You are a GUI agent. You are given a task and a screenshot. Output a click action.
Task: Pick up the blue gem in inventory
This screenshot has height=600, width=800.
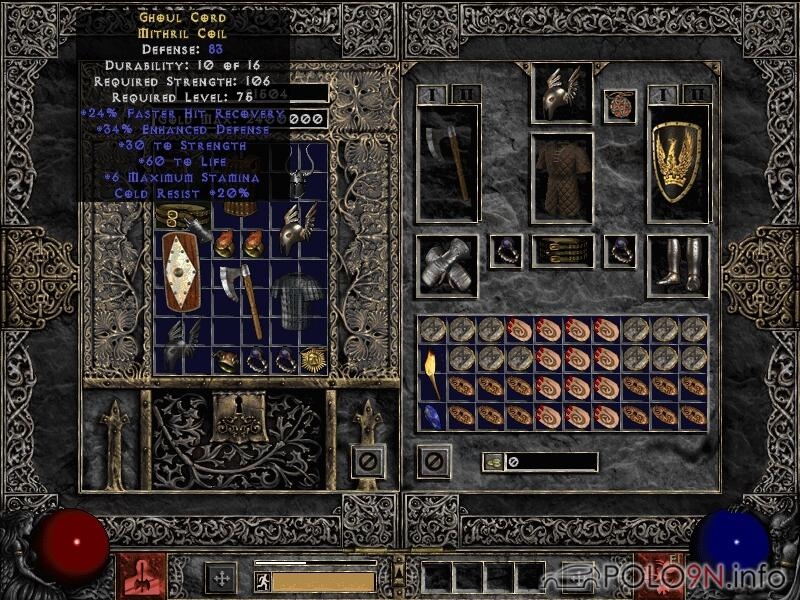[x=432, y=415]
